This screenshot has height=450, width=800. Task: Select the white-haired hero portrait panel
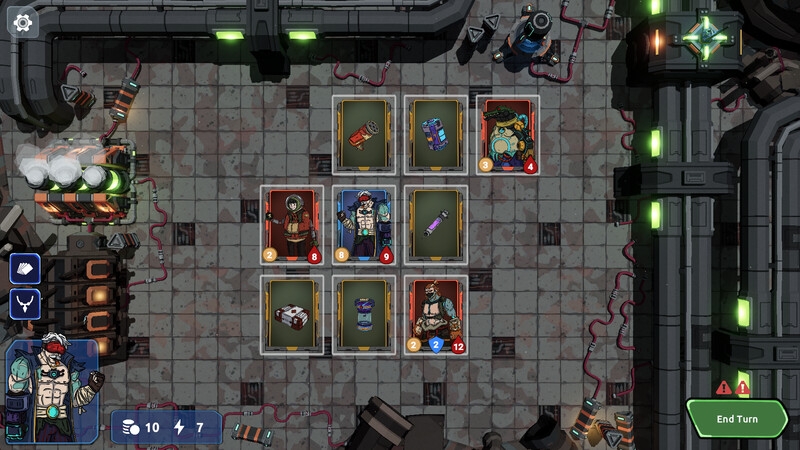[53, 391]
